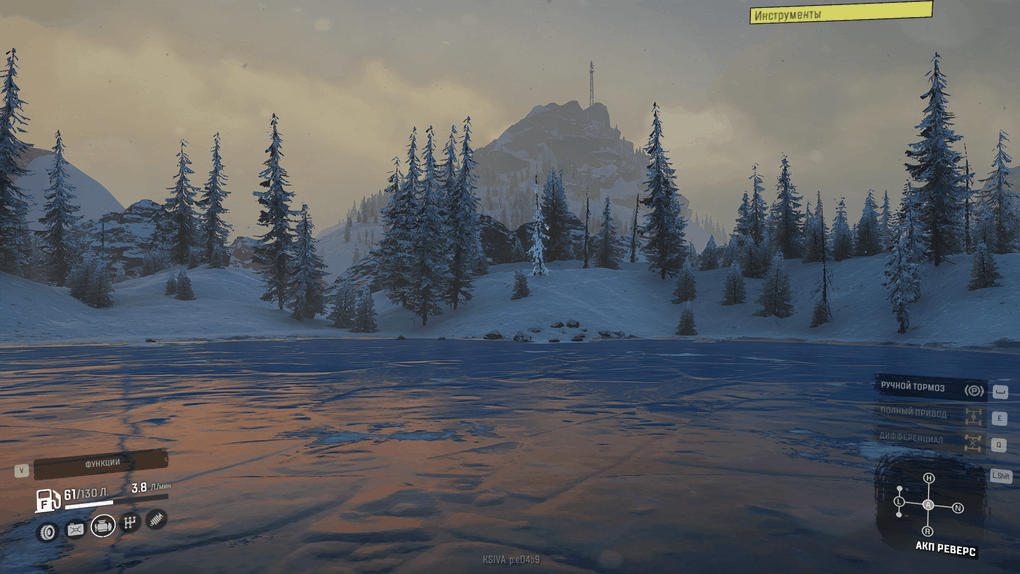Select the suspension spring icon
This screenshot has width=1020, height=574.
pos(156,519)
